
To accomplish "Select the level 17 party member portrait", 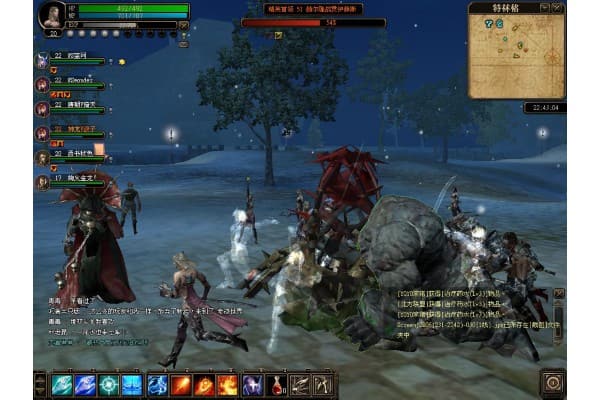I will click(42, 182).
